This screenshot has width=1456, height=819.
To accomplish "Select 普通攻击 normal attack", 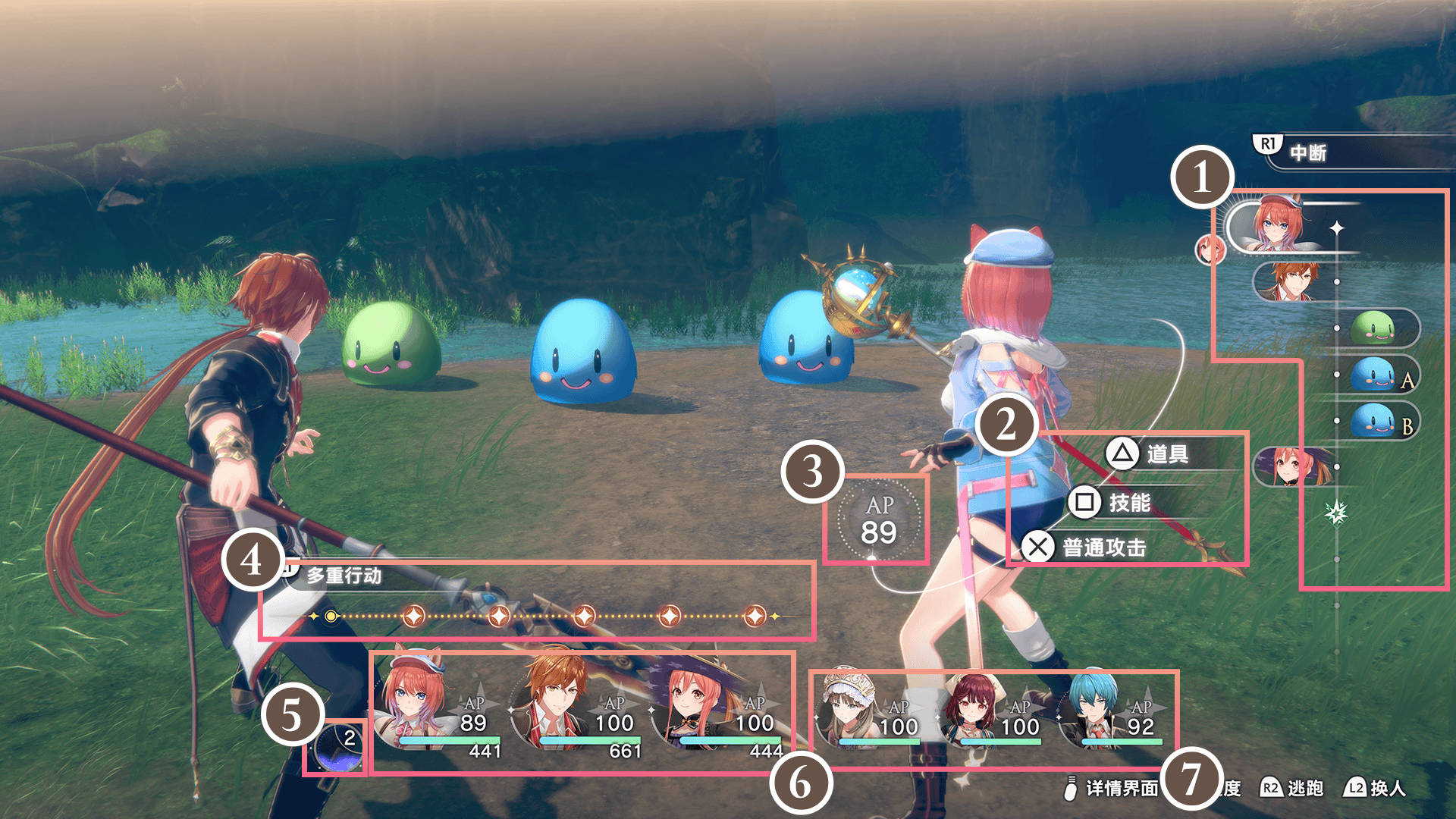I will pyautogui.click(x=1103, y=547).
